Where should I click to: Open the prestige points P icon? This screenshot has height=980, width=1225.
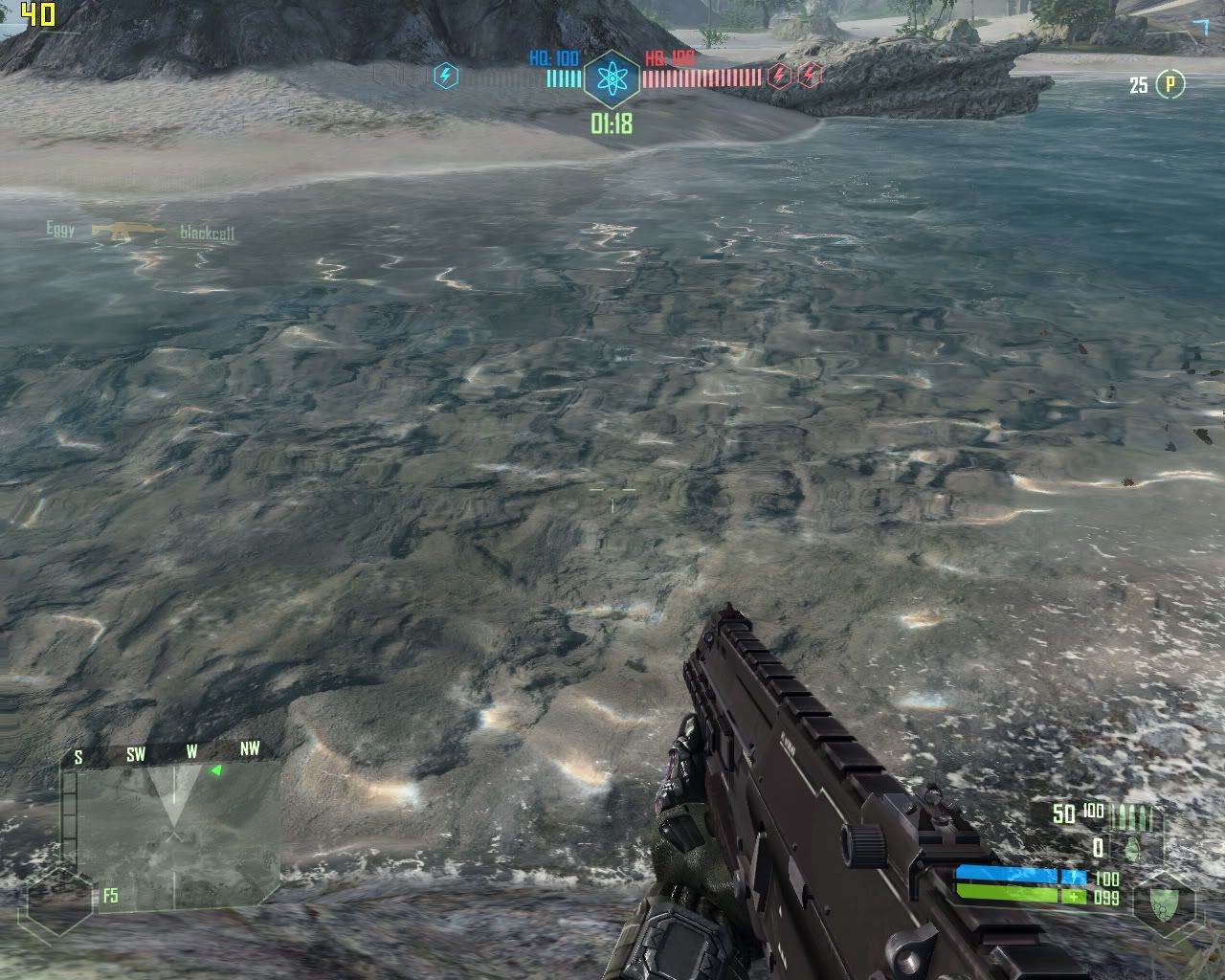pyautogui.click(x=1169, y=85)
